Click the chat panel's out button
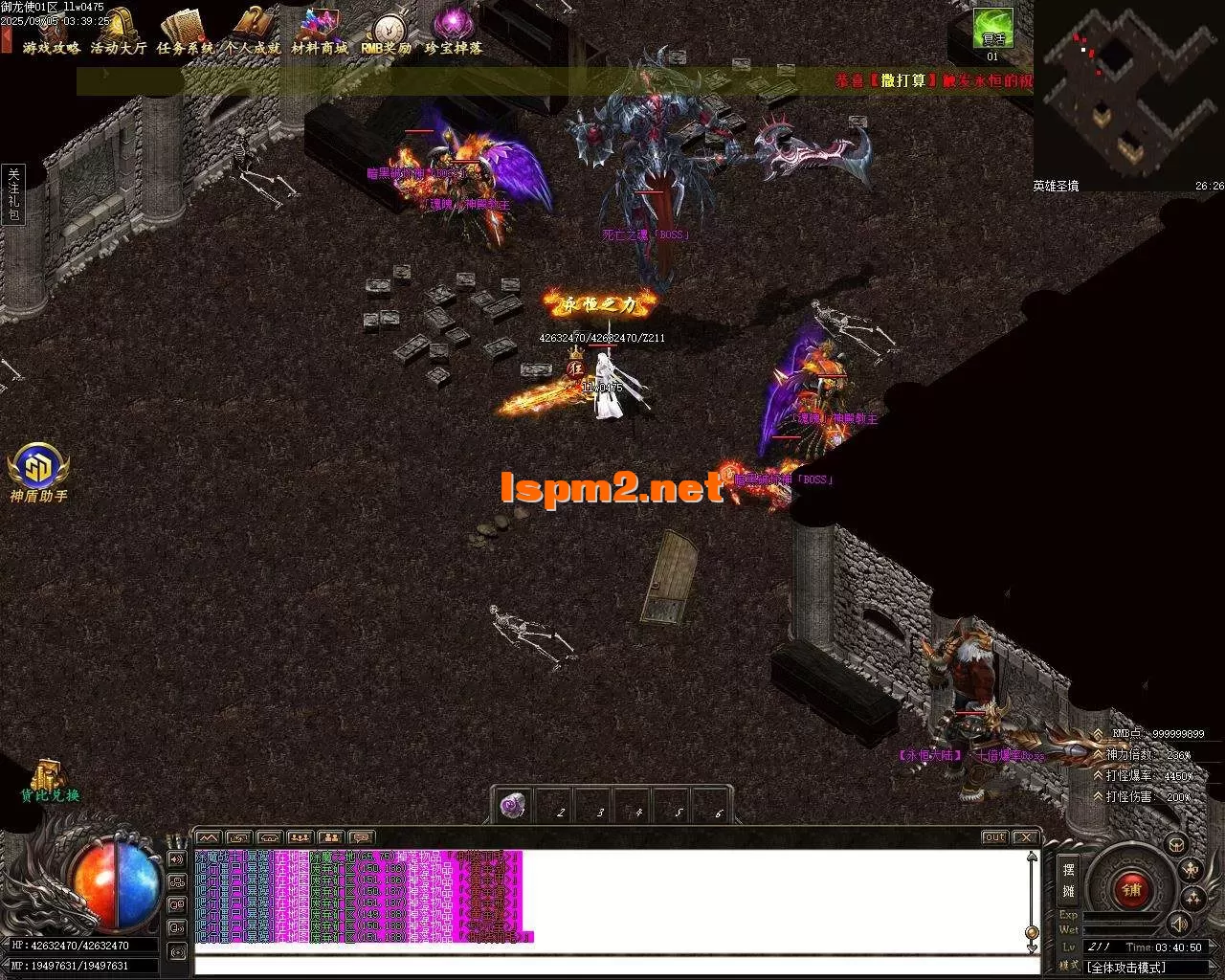This screenshot has height=980, width=1225. coord(994,837)
